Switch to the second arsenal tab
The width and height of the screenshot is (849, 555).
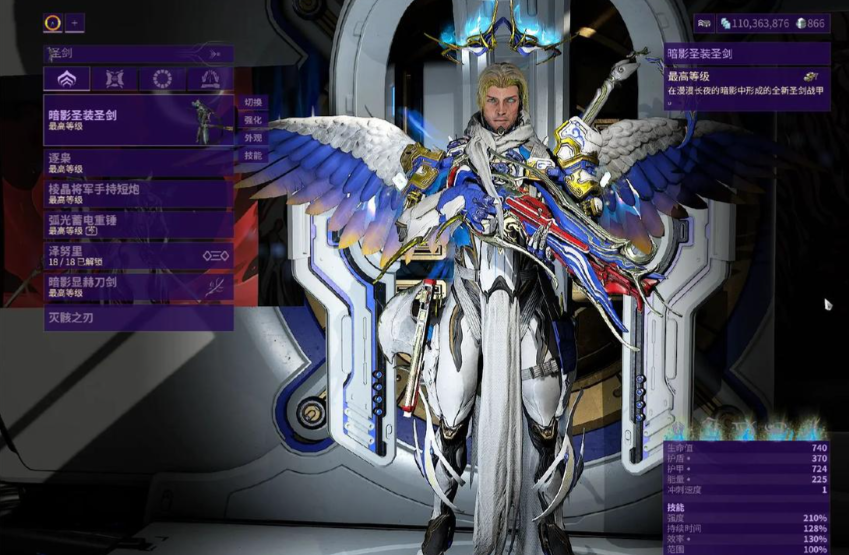[x=114, y=79]
